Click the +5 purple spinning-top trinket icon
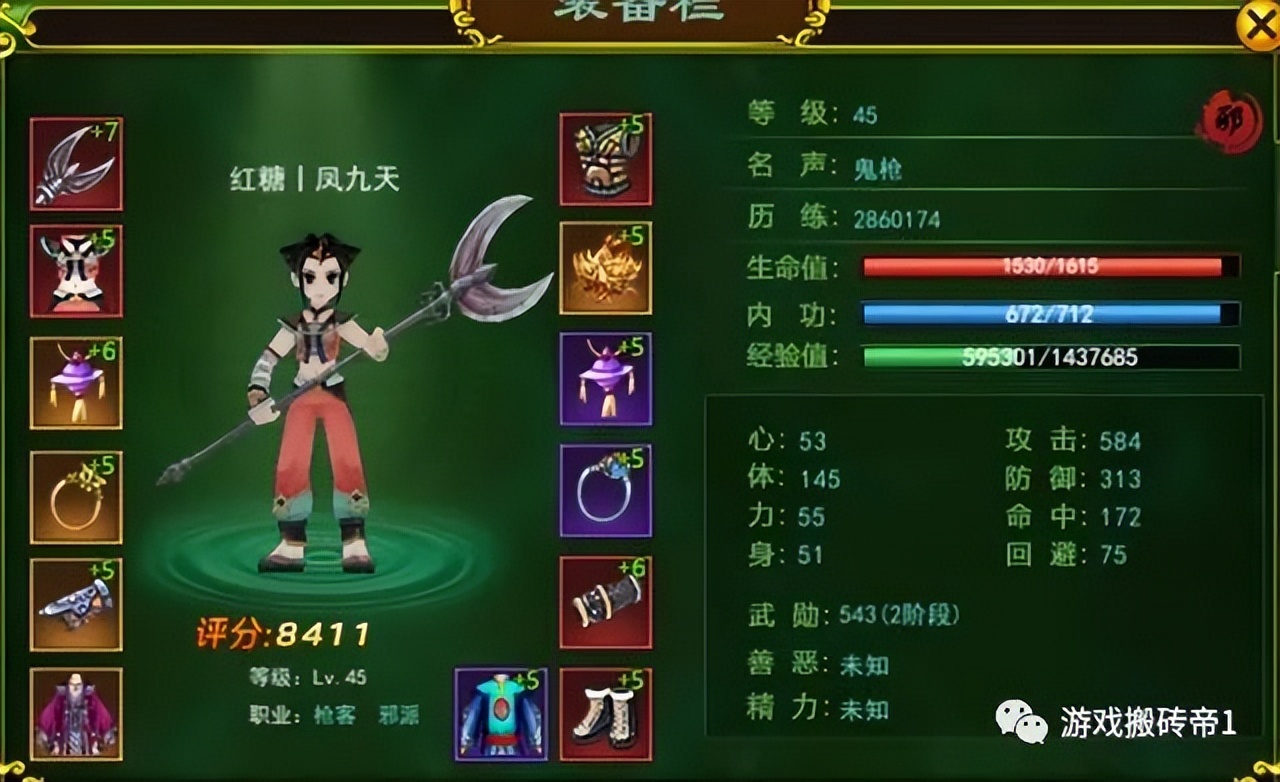 tap(605, 380)
